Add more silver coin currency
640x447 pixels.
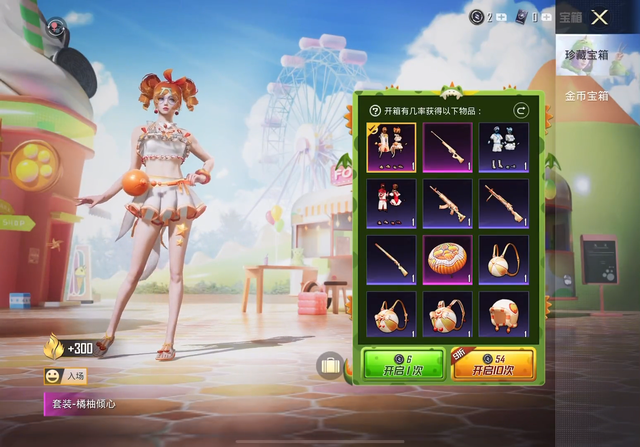pyautogui.click(x=501, y=17)
